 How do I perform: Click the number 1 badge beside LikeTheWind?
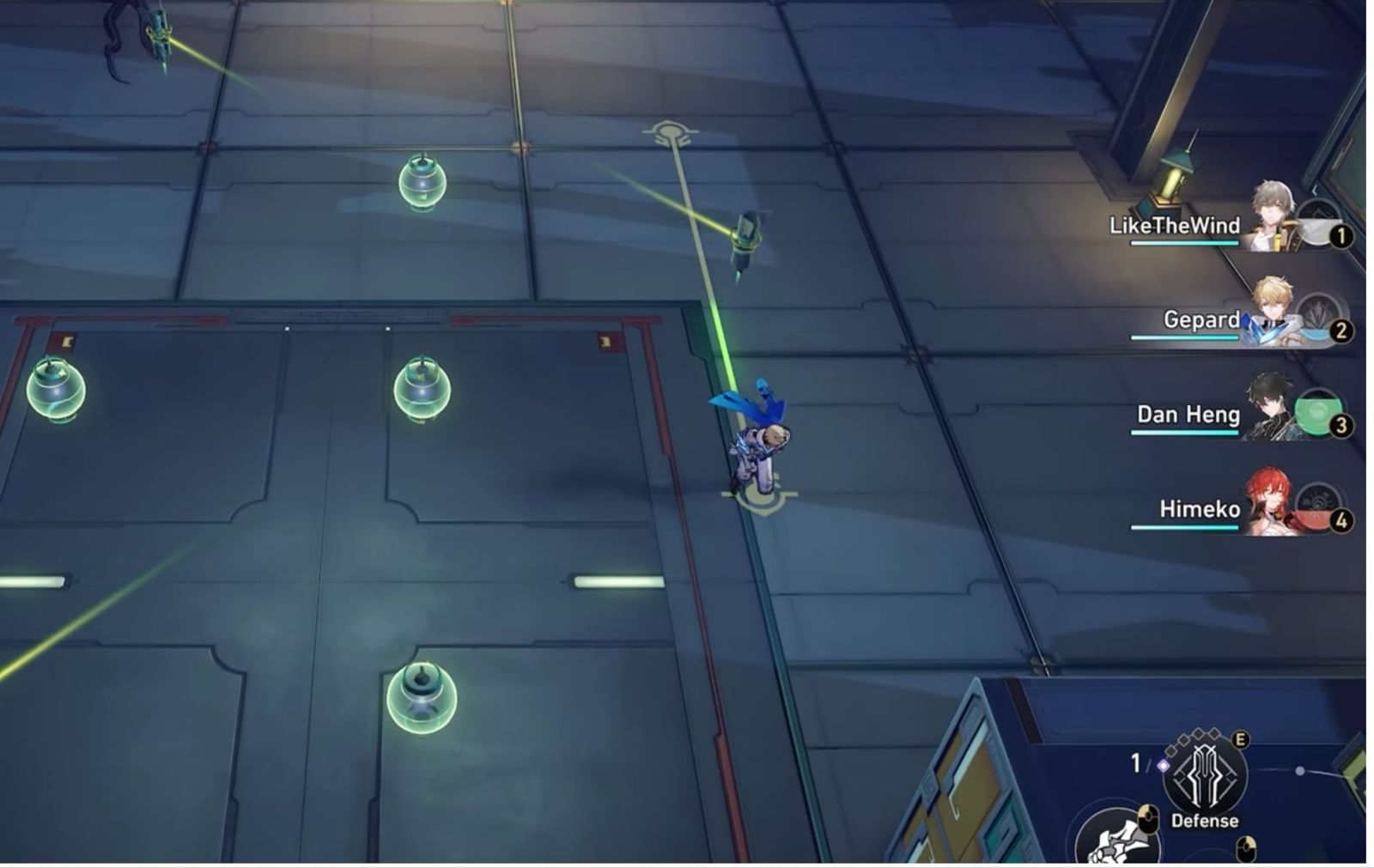[1341, 235]
